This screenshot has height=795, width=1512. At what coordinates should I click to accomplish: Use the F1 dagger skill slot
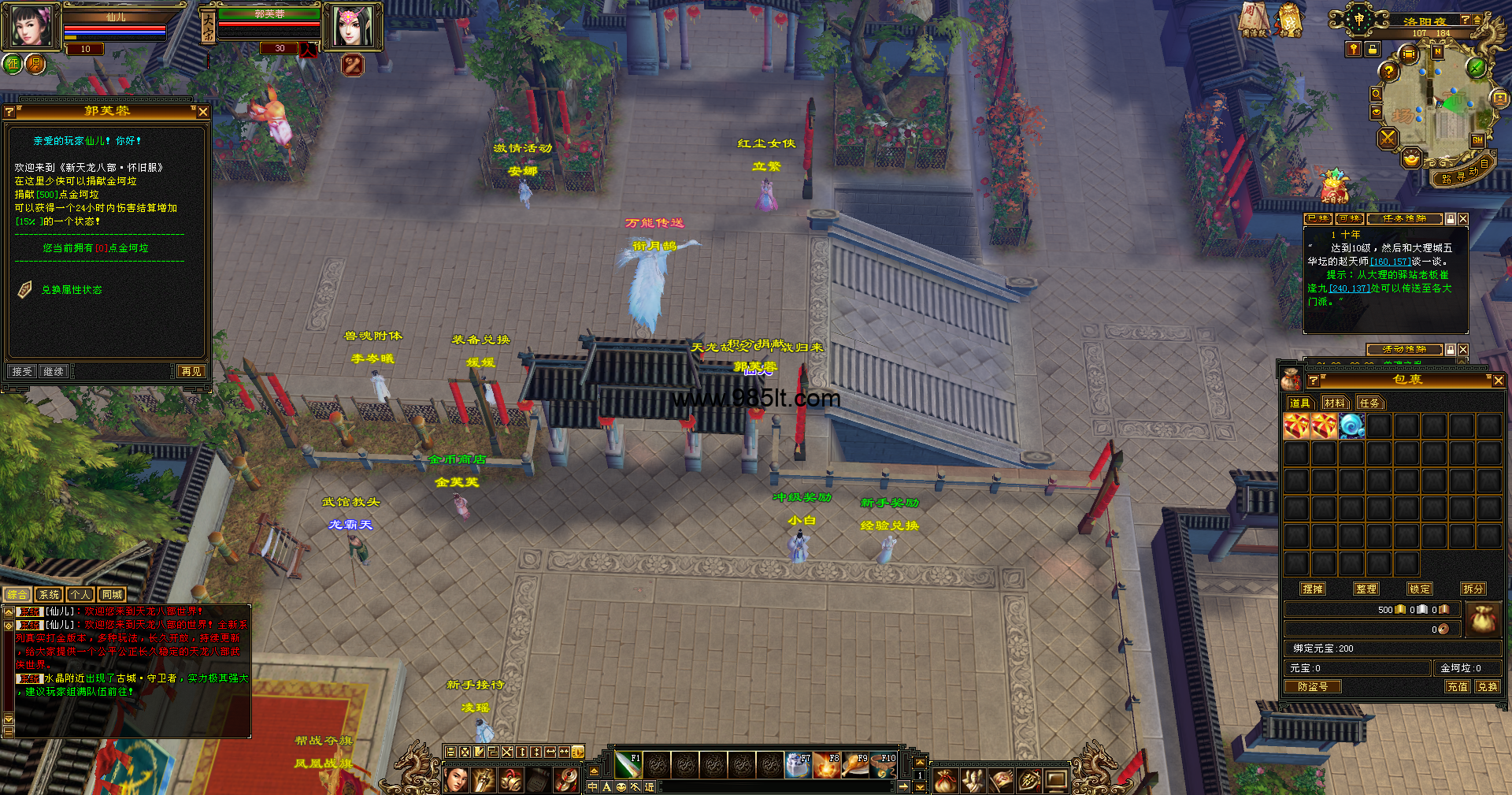(x=628, y=764)
